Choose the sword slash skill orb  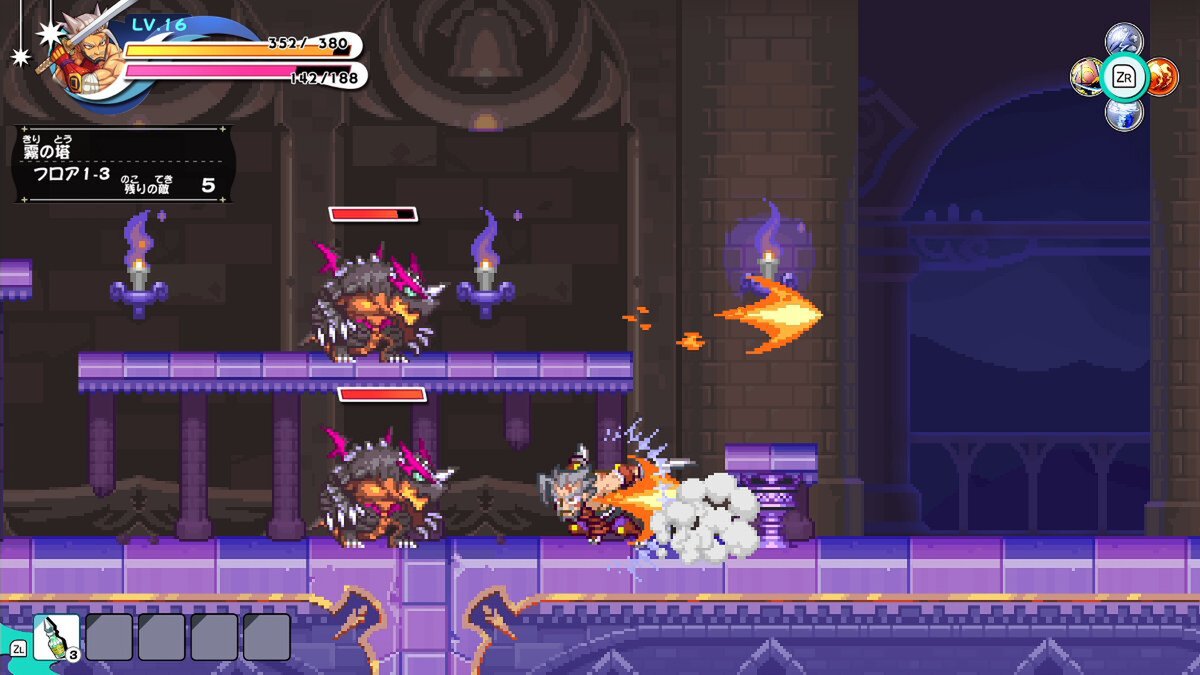pos(1087,77)
